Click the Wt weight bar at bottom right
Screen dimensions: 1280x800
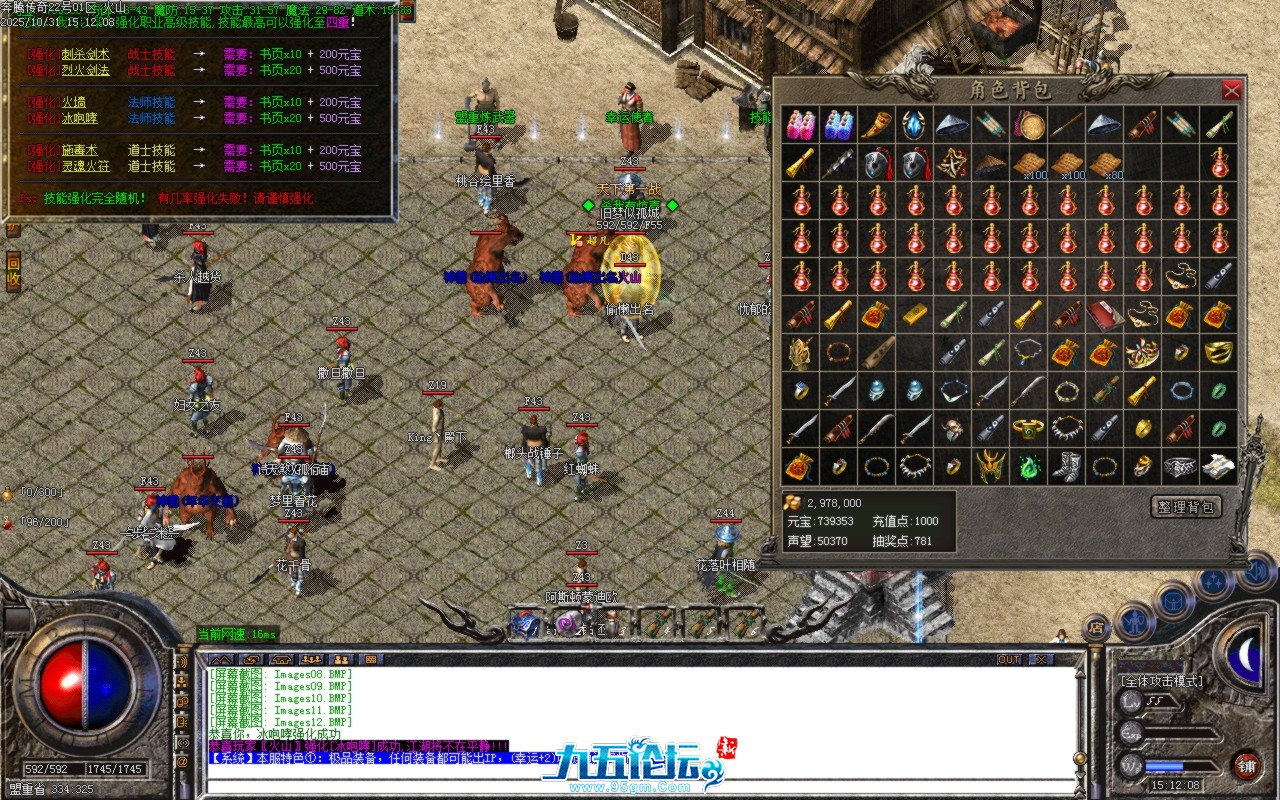pyautogui.click(x=1180, y=765)
